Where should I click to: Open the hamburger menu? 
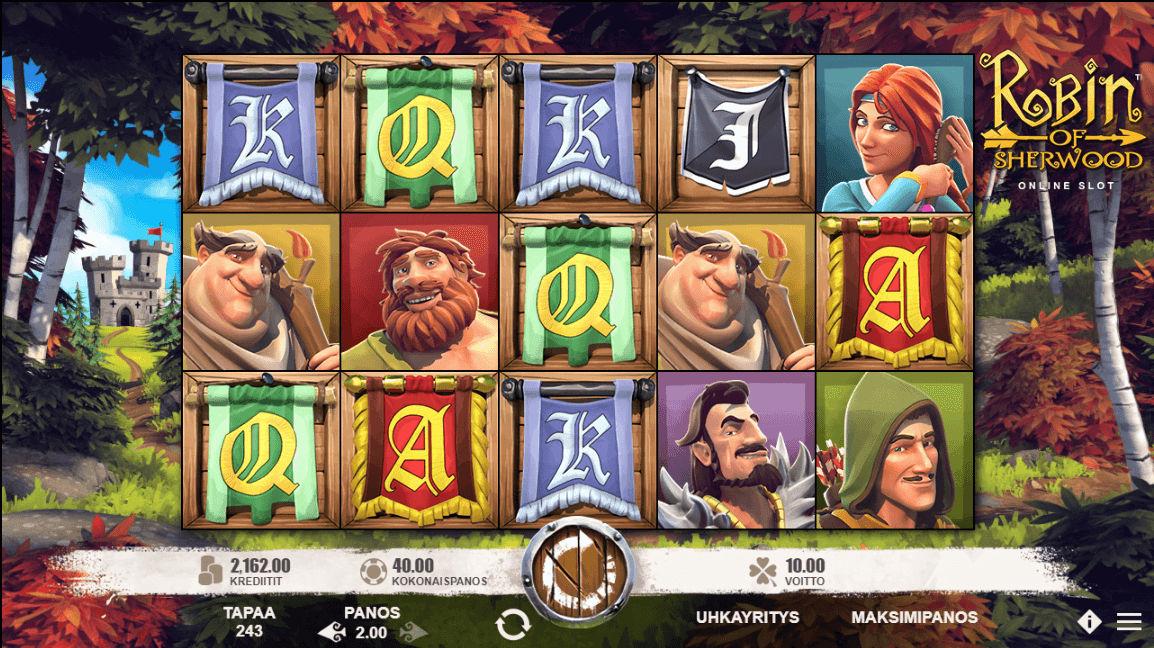point(1129,622)
